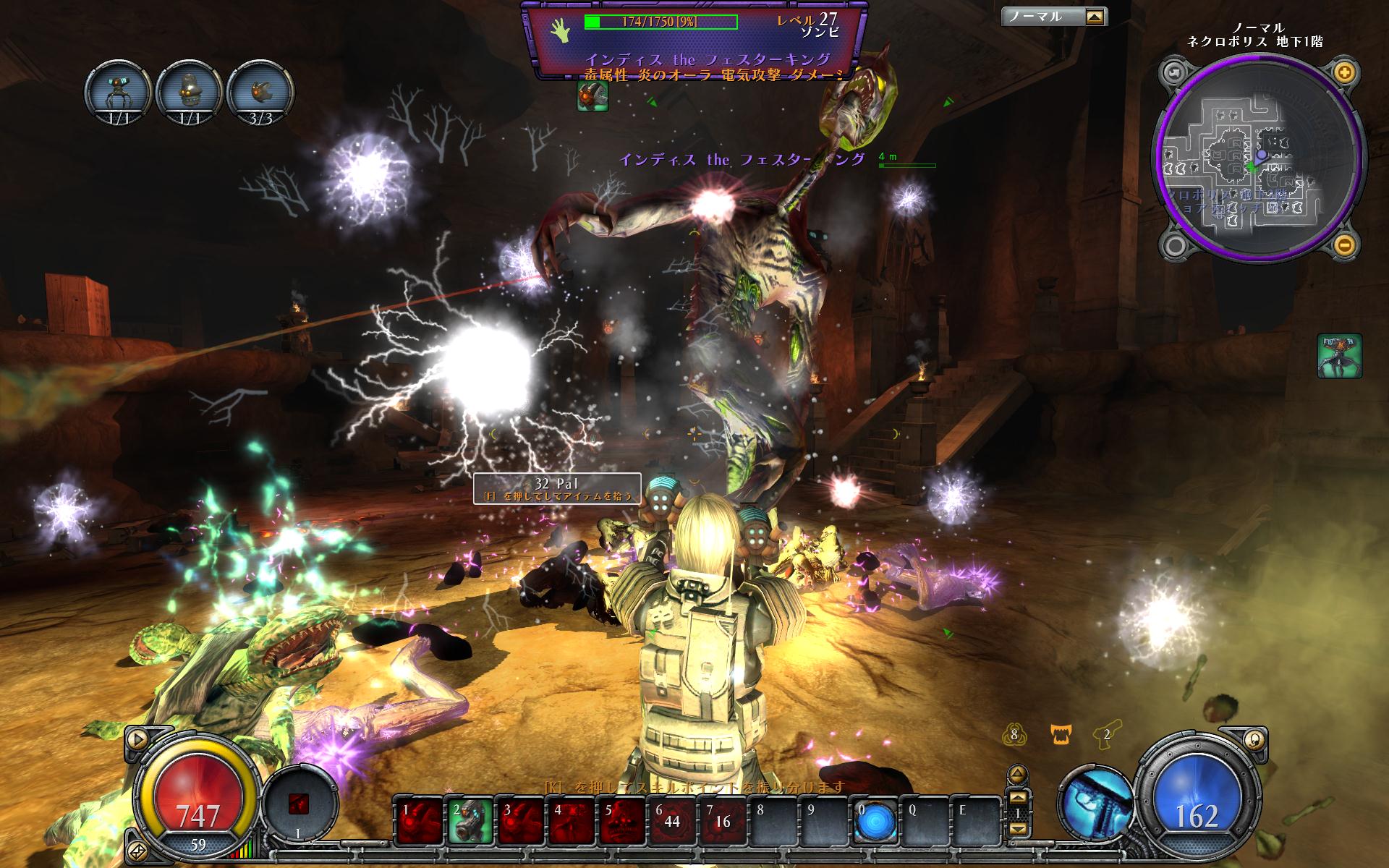
Task: Zoom out the minimap with minus button
Action: click(1344, 244)
